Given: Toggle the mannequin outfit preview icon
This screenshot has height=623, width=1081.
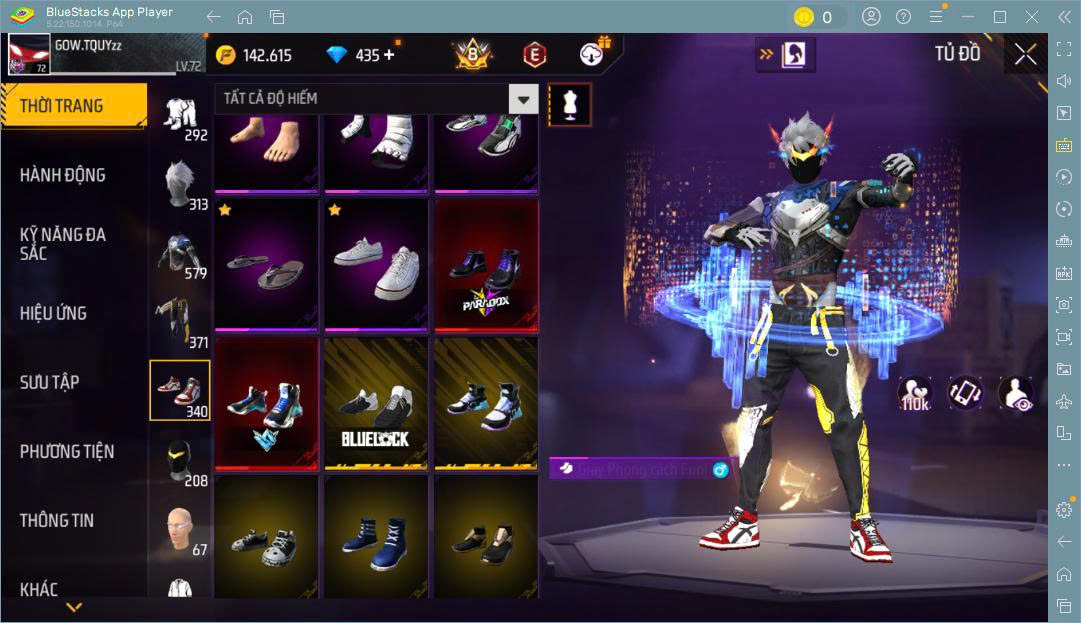Looking at the screenshot, I should [569, 104].
